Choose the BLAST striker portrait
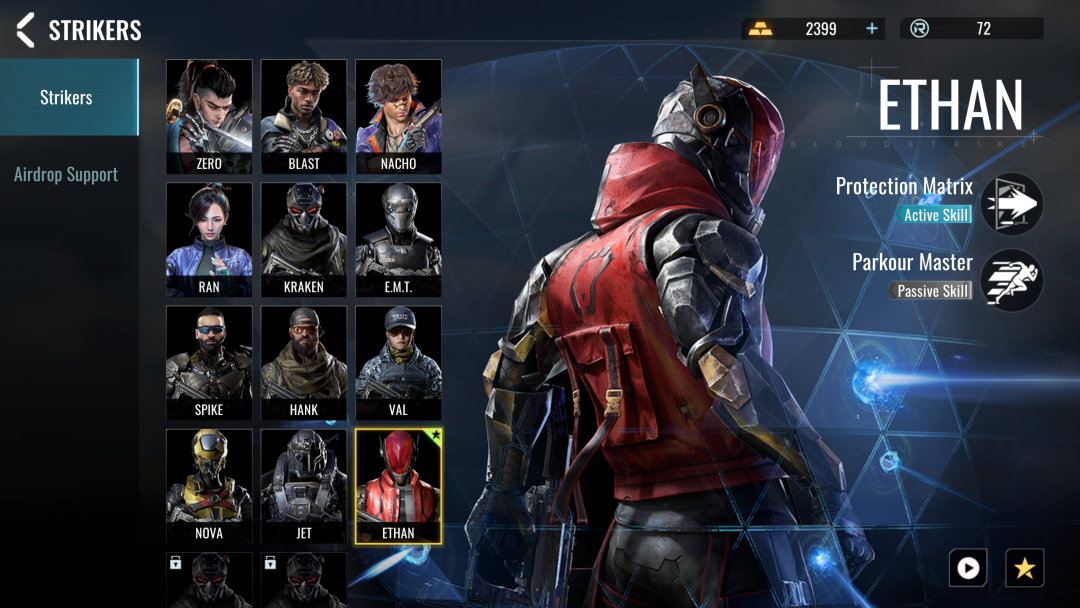1080x608 pixels. [x=304, y=115]
